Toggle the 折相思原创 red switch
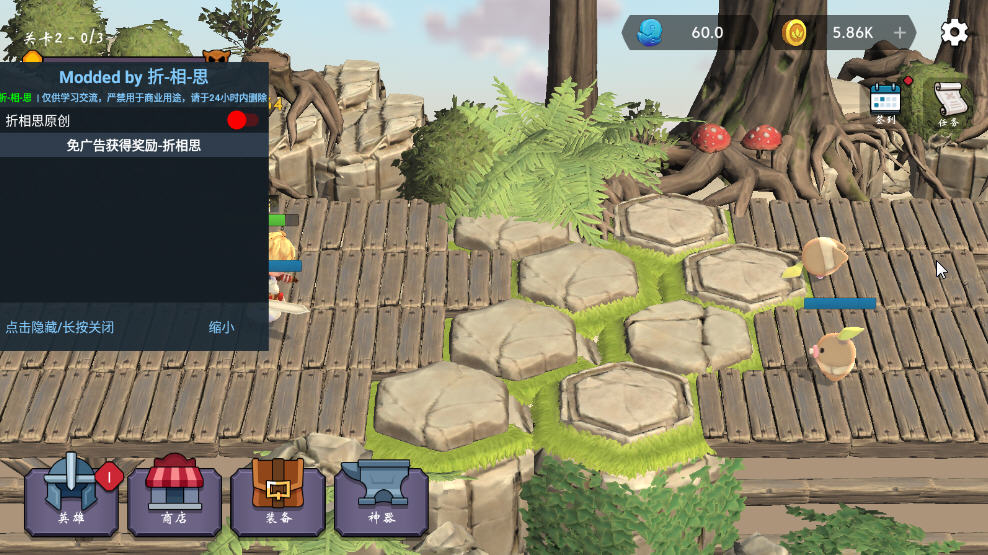The height and width of the screenshot is (555, 988). [242, 121]
